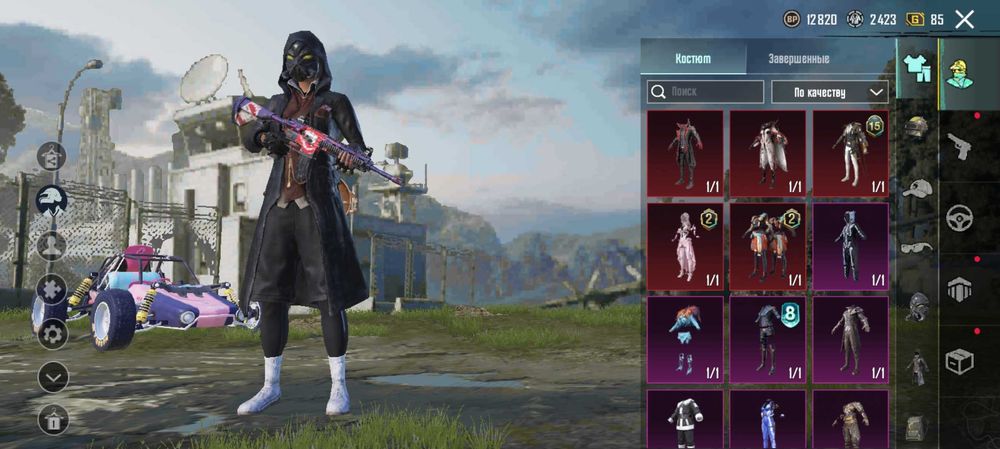1000x449 pixels.
Task: Close the inventory screen
Action: [964, 19]
